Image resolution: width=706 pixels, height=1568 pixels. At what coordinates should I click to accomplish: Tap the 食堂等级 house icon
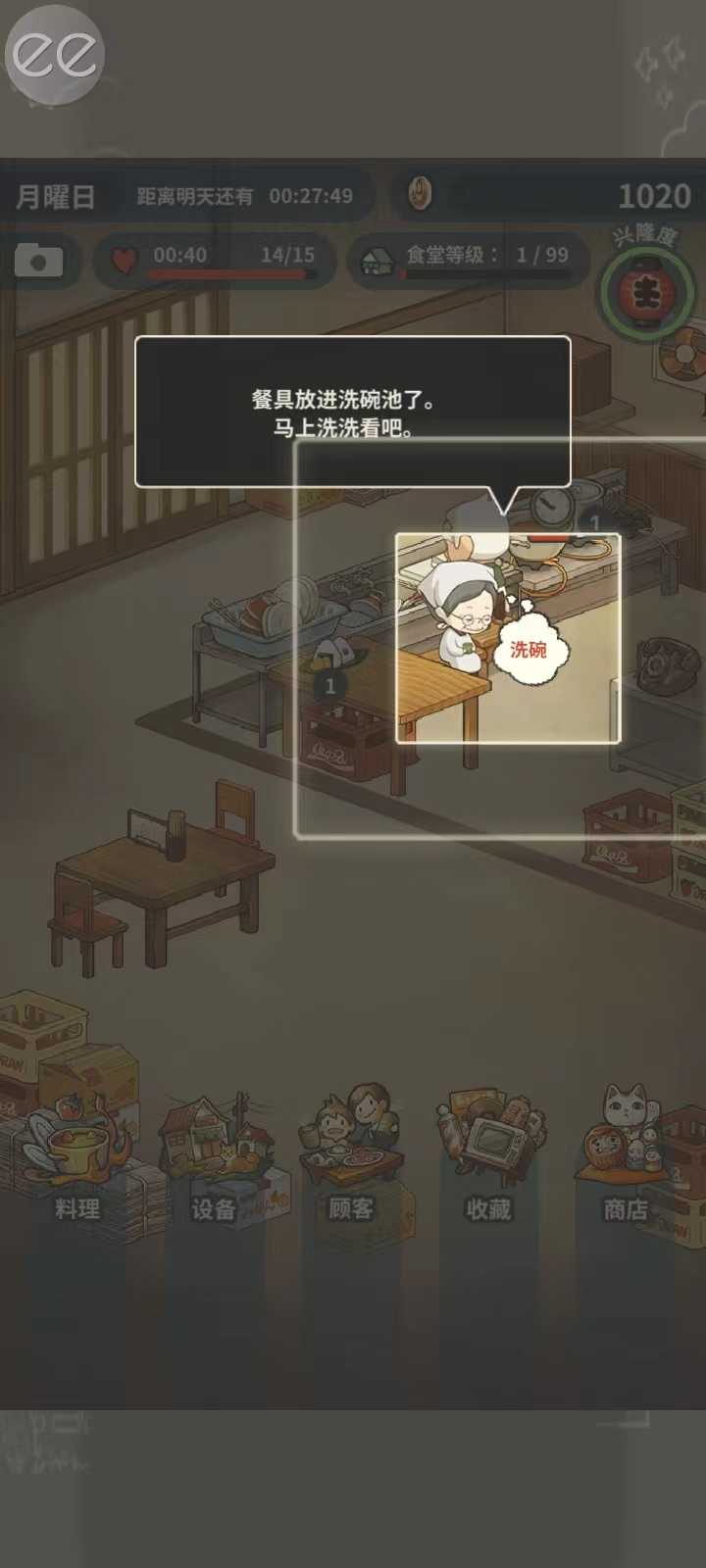tap(378, 261)
